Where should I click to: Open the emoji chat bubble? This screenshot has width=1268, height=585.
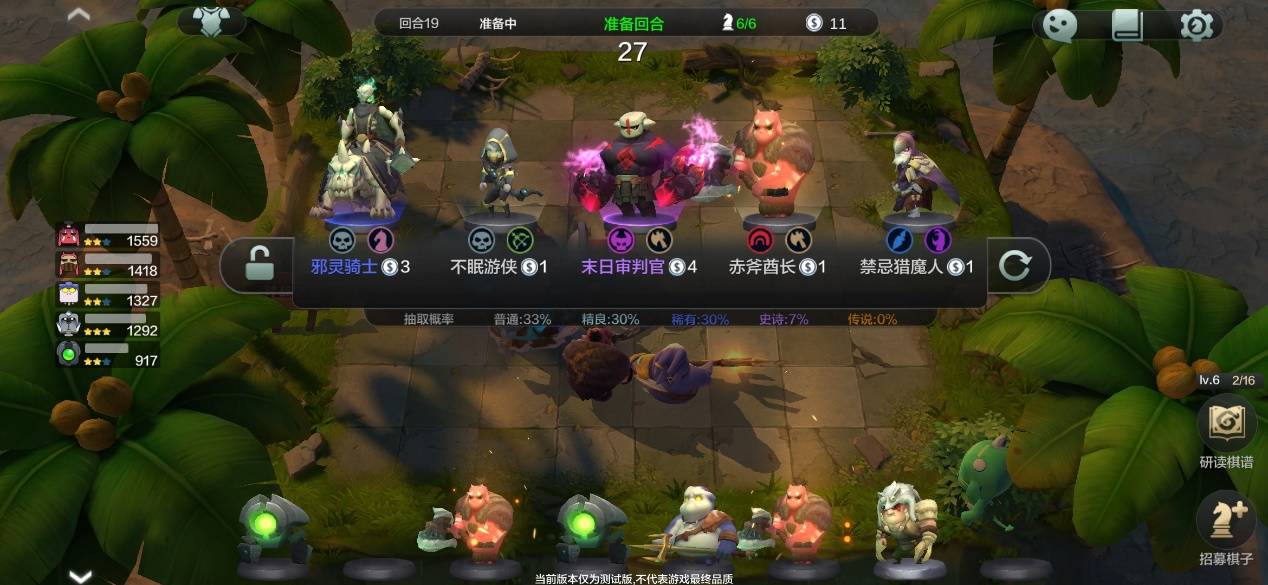point(1059,25)
